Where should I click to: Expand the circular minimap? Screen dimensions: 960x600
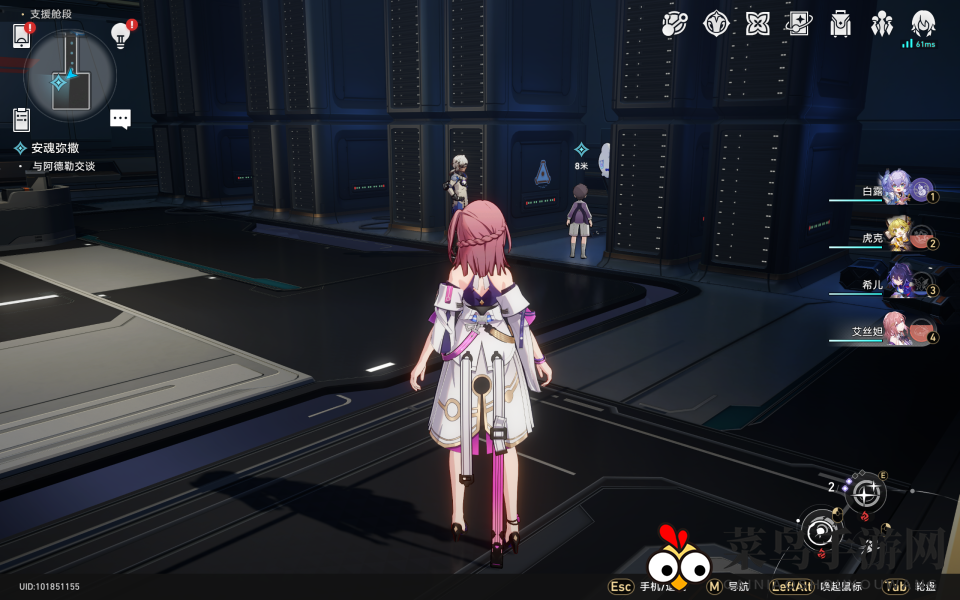pos(70,75)
